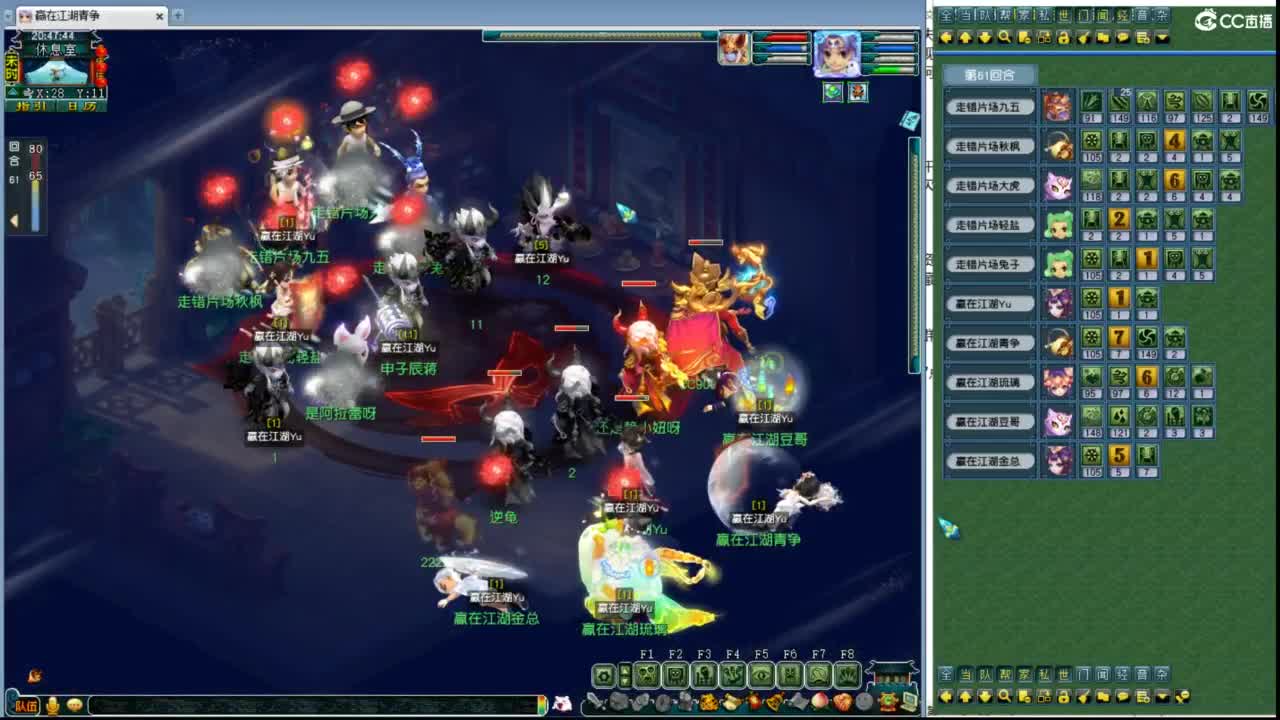The image size is (1280, 720).
Task: Click the 赢在江湖金总 button in the round panel
Action: 988,462
